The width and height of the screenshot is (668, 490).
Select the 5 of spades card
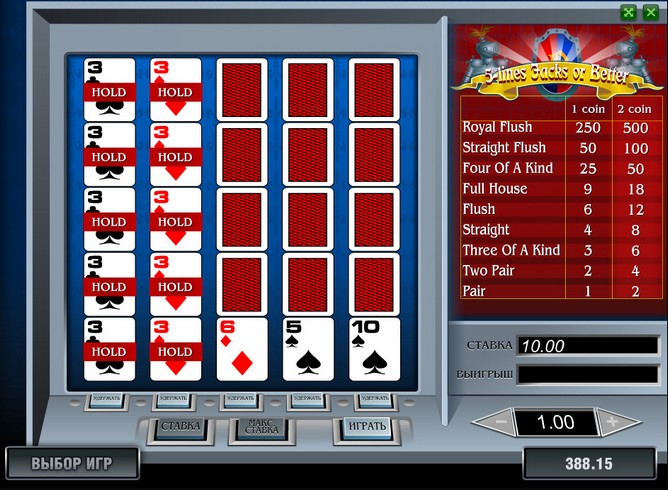tap(308, 349)
